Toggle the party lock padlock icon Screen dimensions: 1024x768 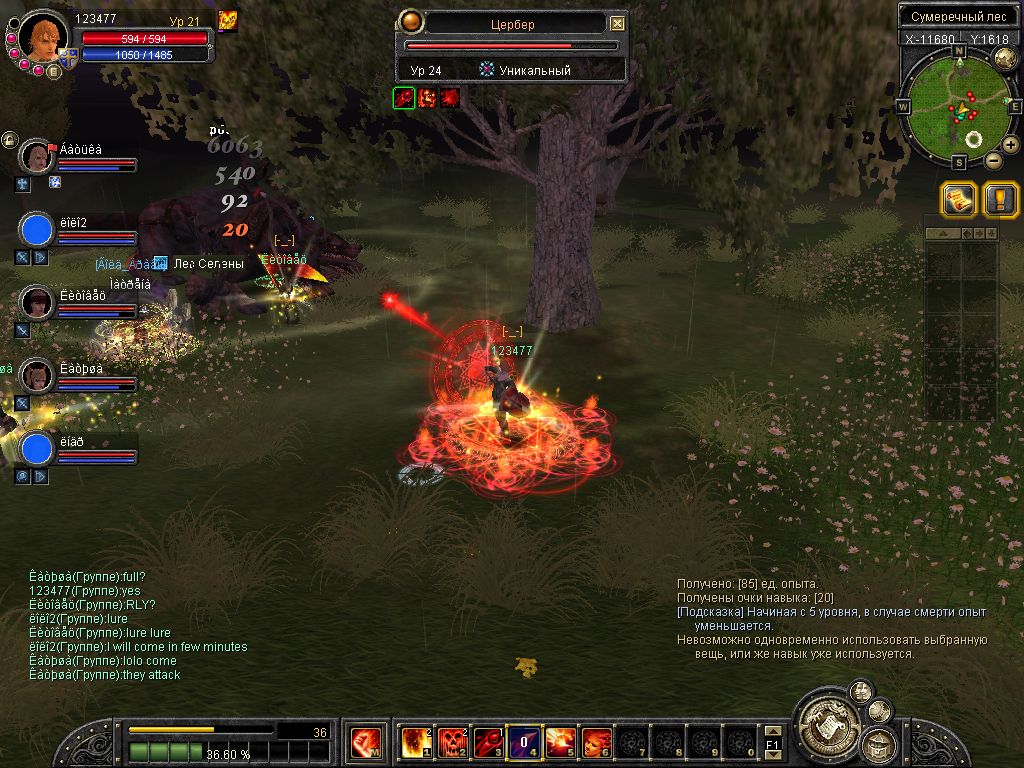pos(8,139)
